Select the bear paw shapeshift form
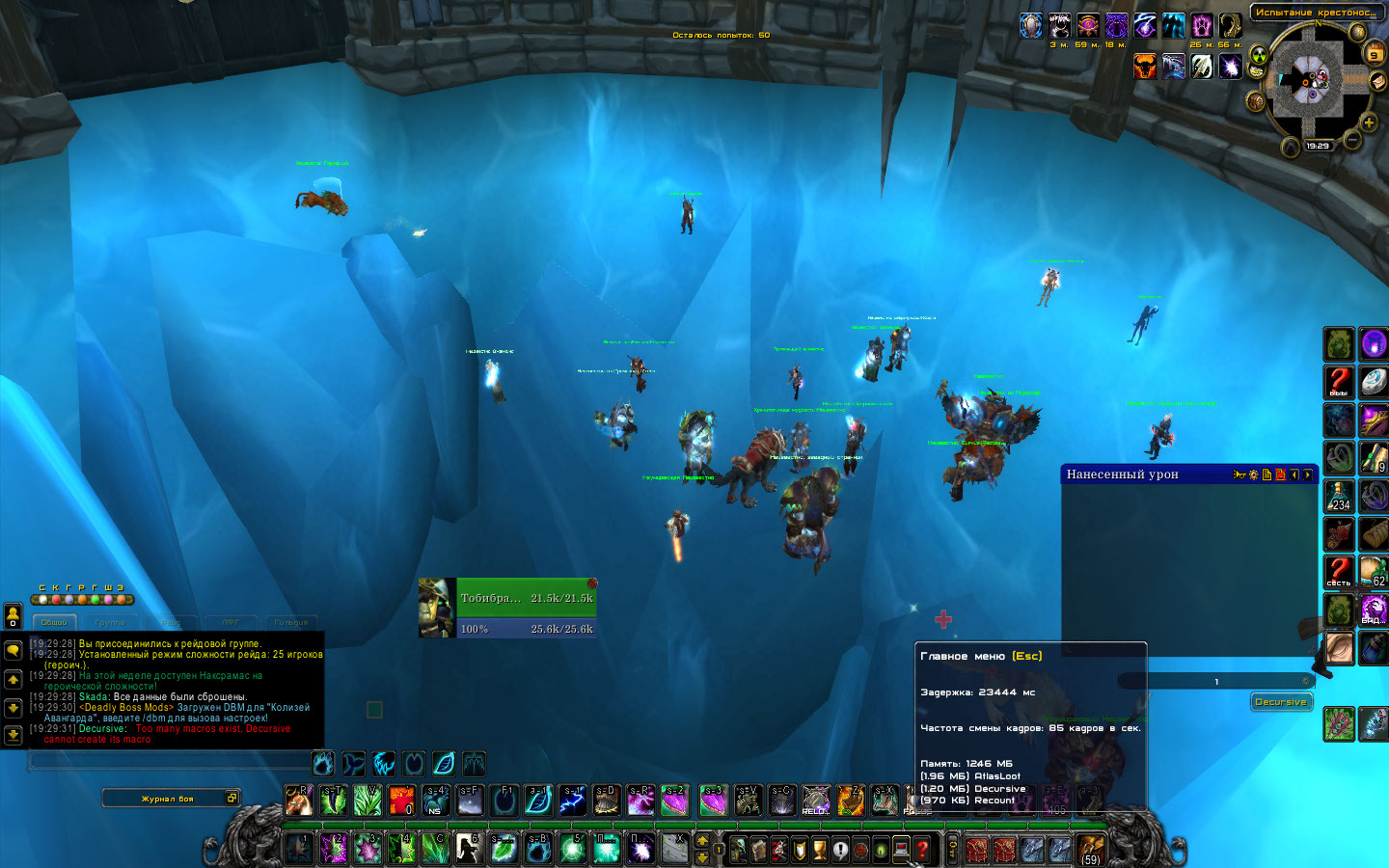Image resolution: width=1389 pixels, height=868 pixels. coord(323,764)
